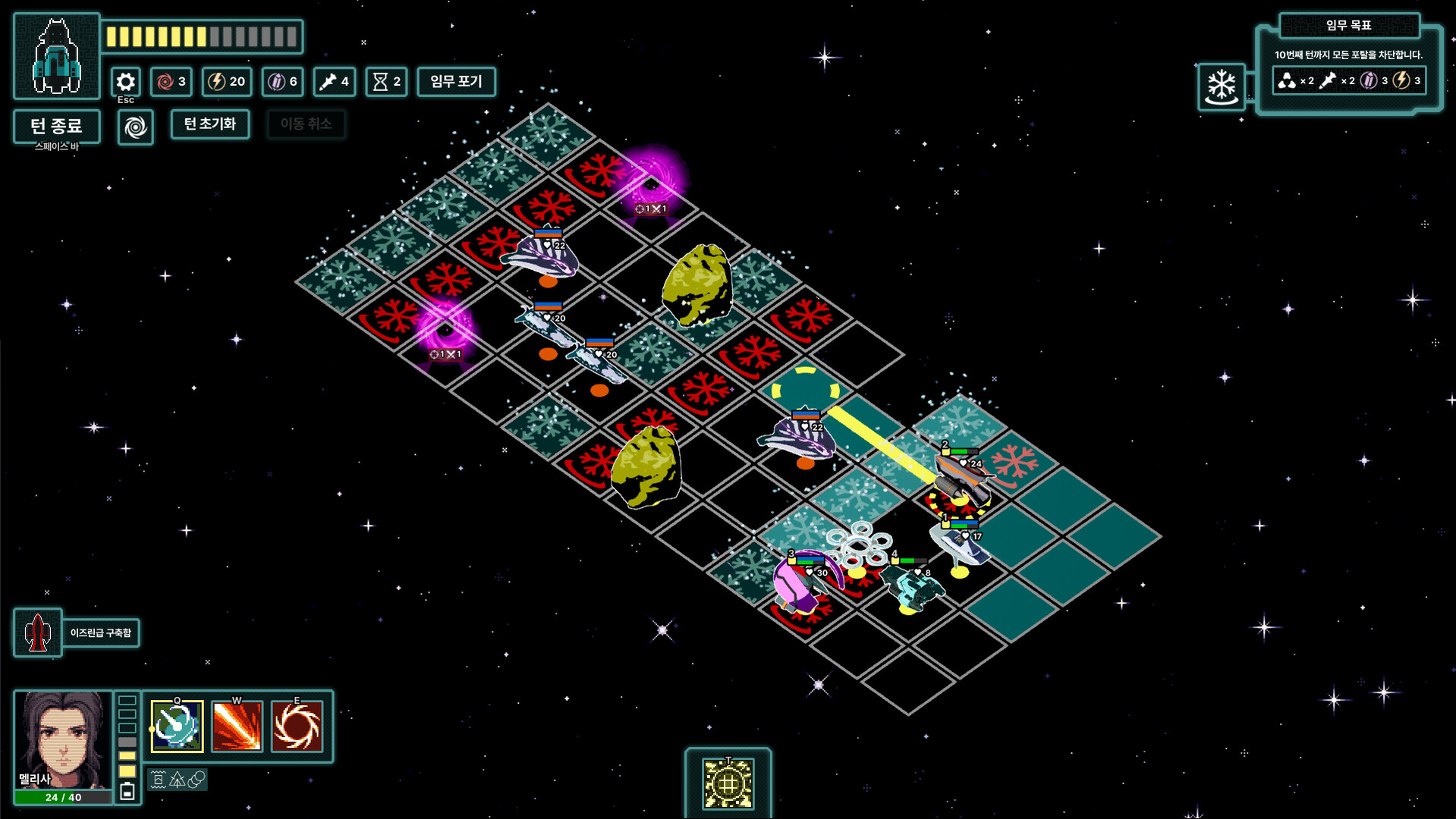1456x819 pixels.
Task: Click the spiral vortex button beside end turn
Action: [x=136, y=127]
